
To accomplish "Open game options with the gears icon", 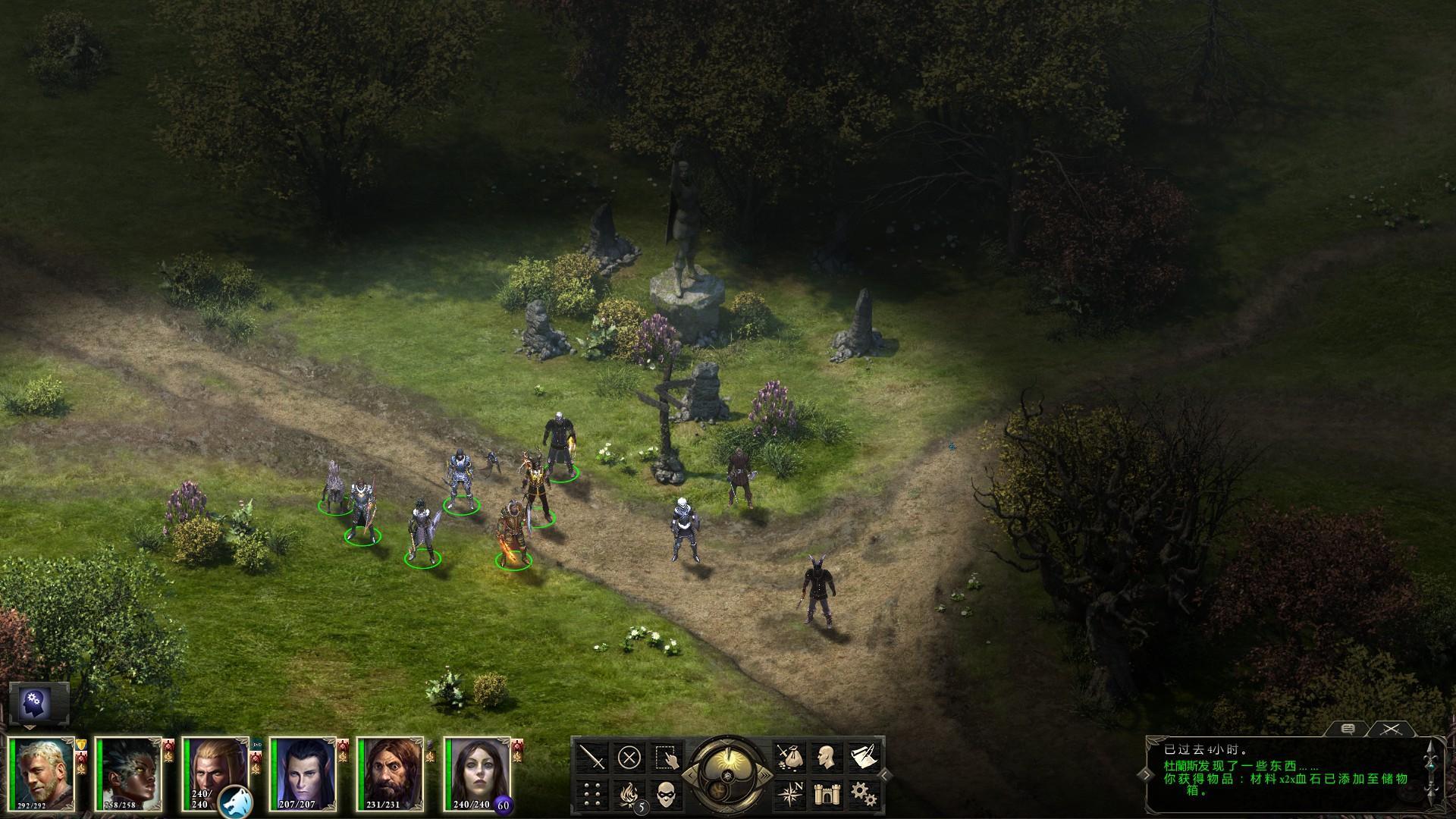I will pos(862,794).
